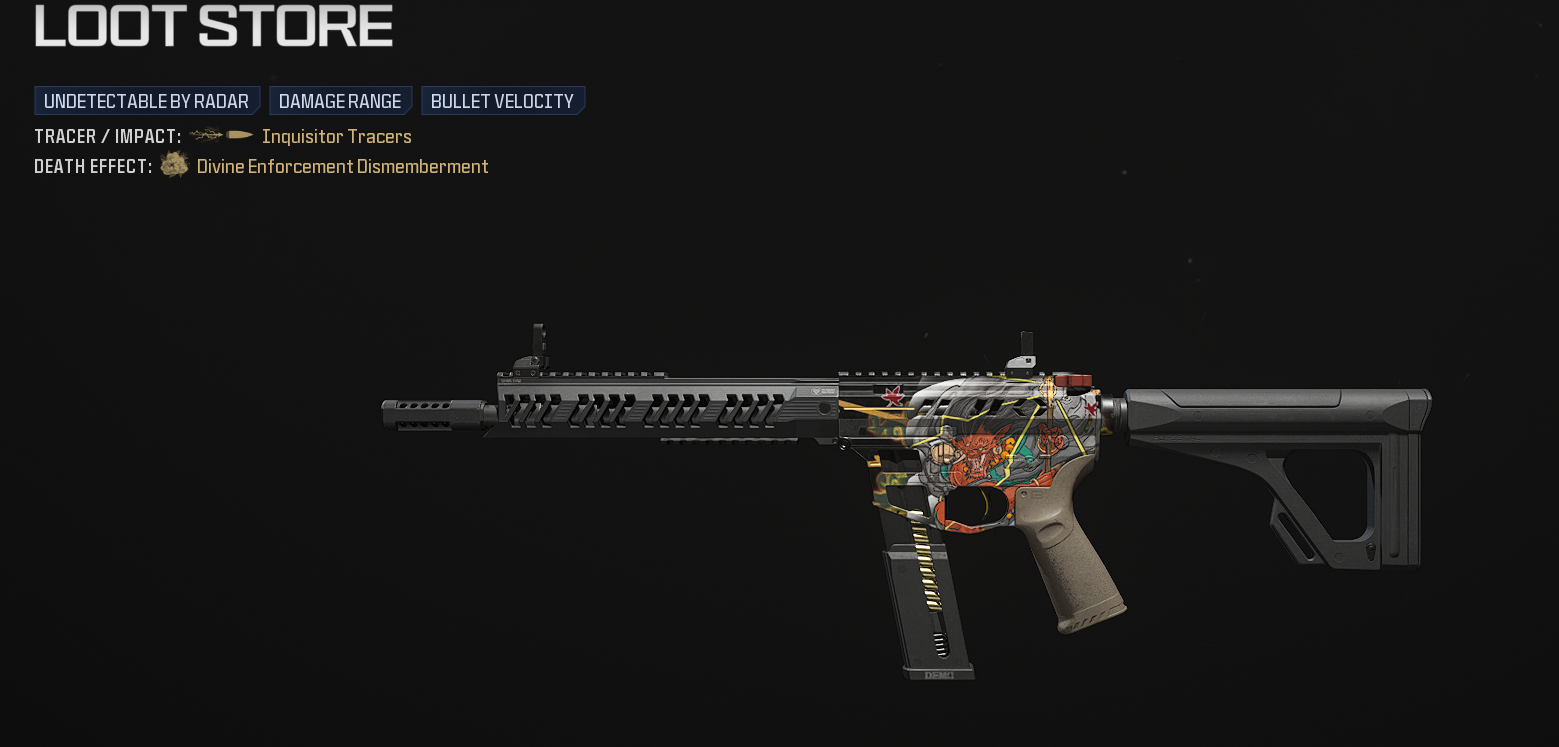Image resolution: width=1559 pixels, height=747 pixels.
Task: Show the Divine Enforcement Dismemberment death effect
Action: (x=342, y=166)
